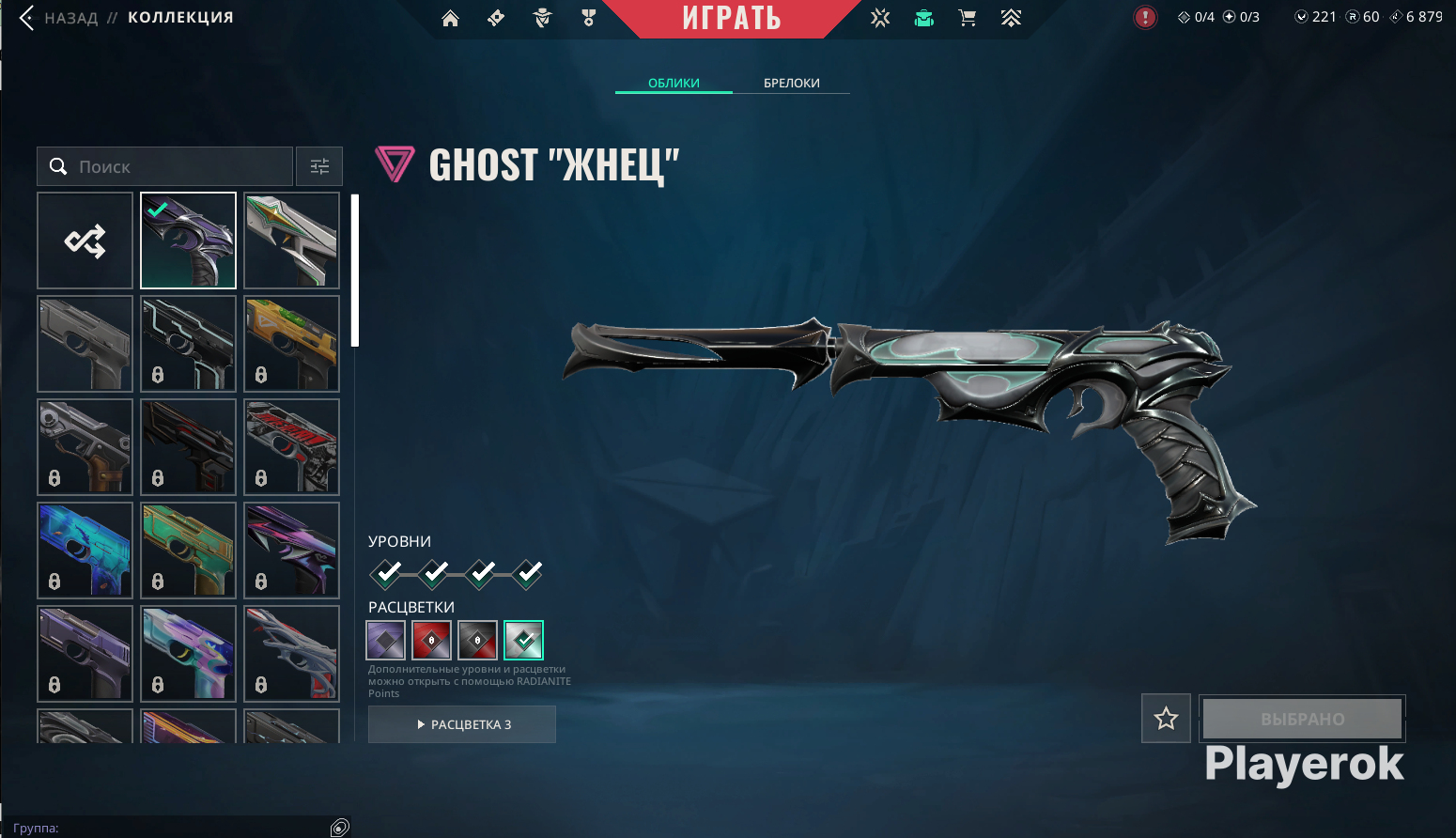Choose the purple variant color swatch

tap(386, 641)
